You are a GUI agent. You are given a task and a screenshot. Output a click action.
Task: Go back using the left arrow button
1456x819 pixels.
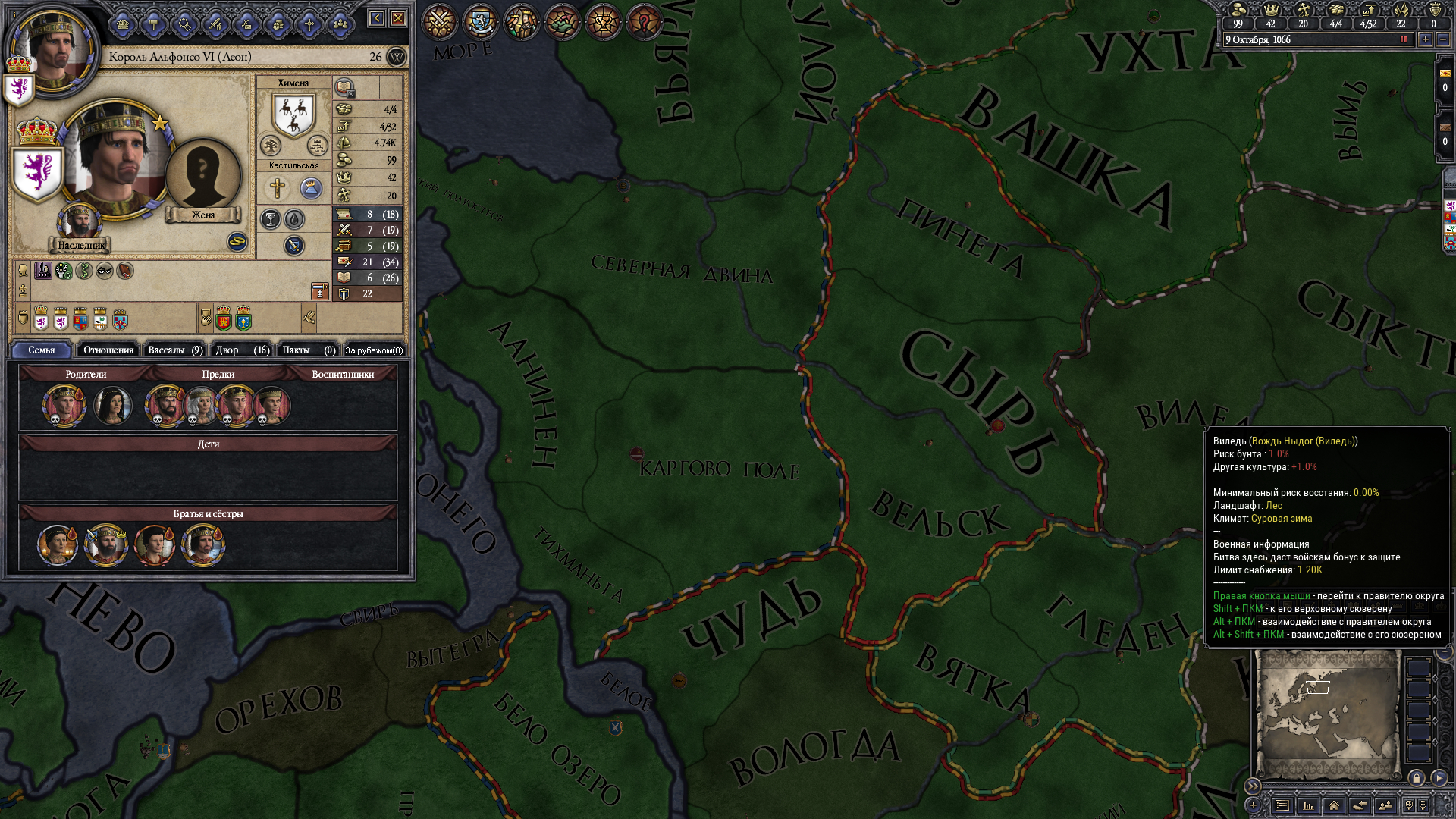(377, 18)
